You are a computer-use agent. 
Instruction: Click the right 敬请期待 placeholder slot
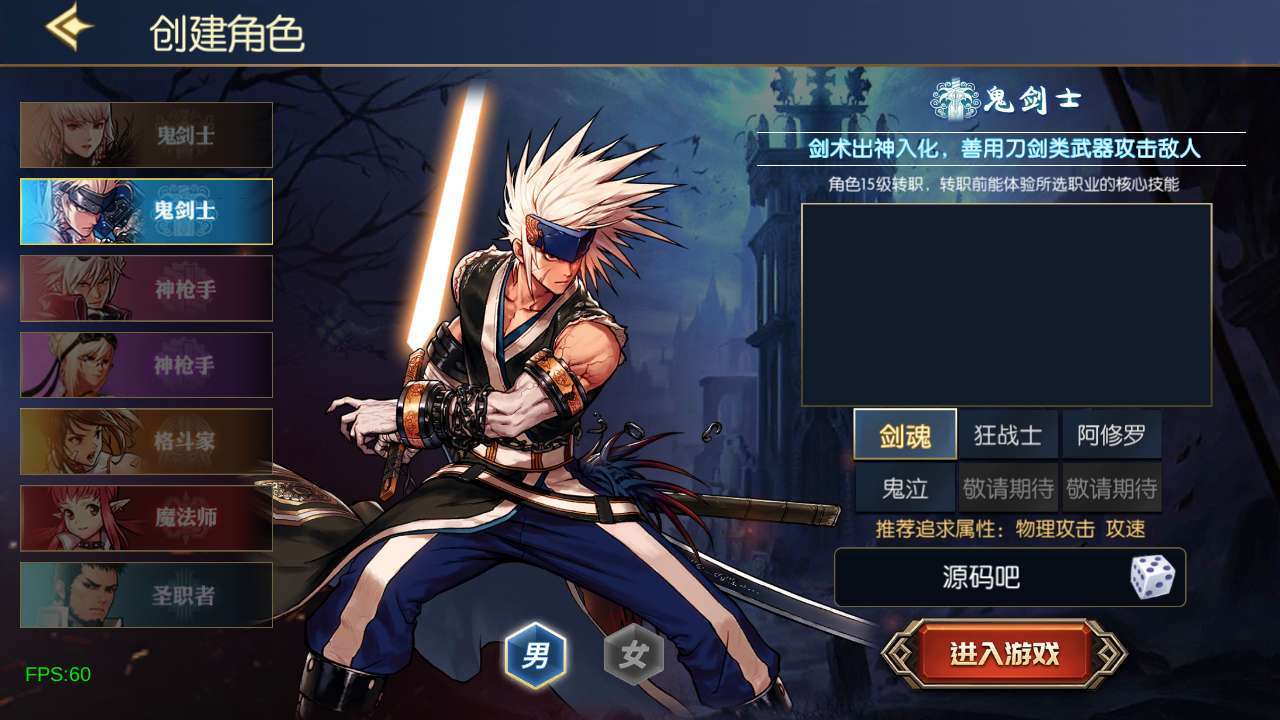[x=1110, y=487]
